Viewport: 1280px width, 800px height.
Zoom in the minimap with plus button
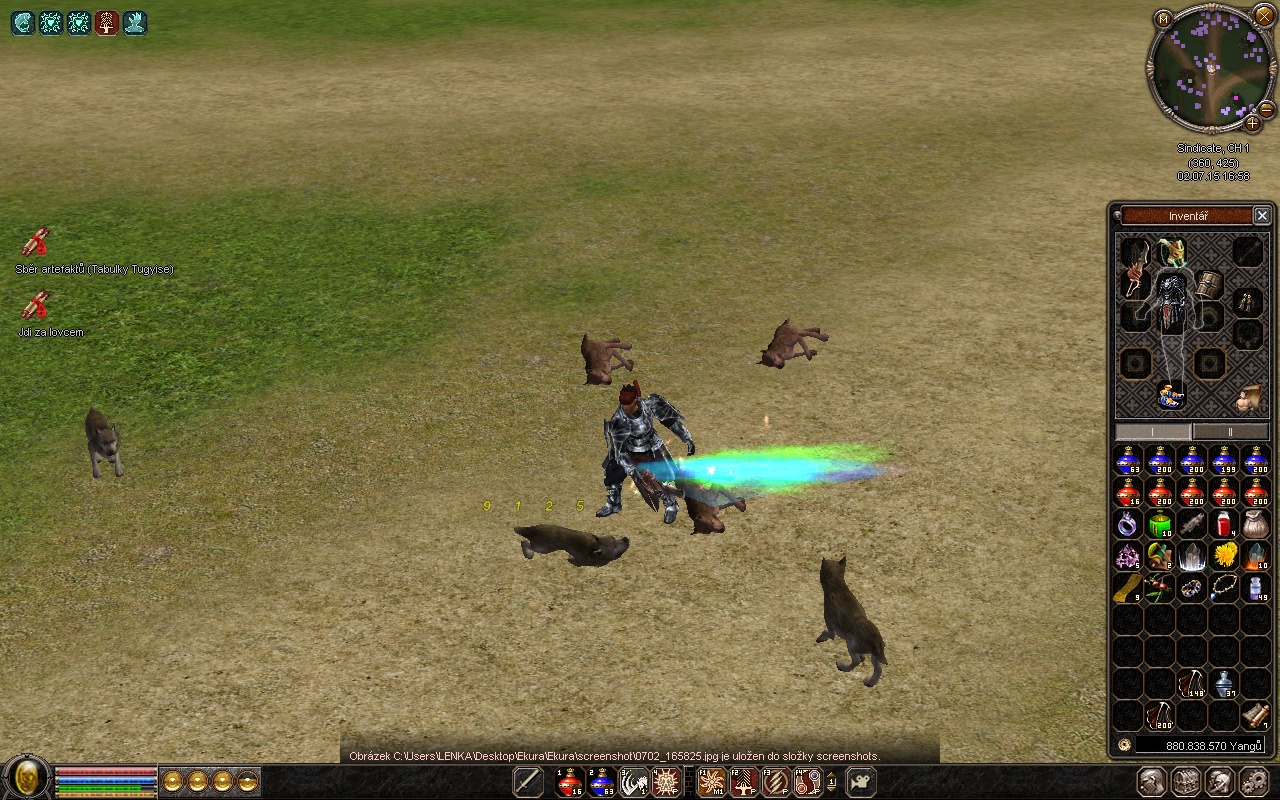pyautogui.click(x=1252, y=124)
